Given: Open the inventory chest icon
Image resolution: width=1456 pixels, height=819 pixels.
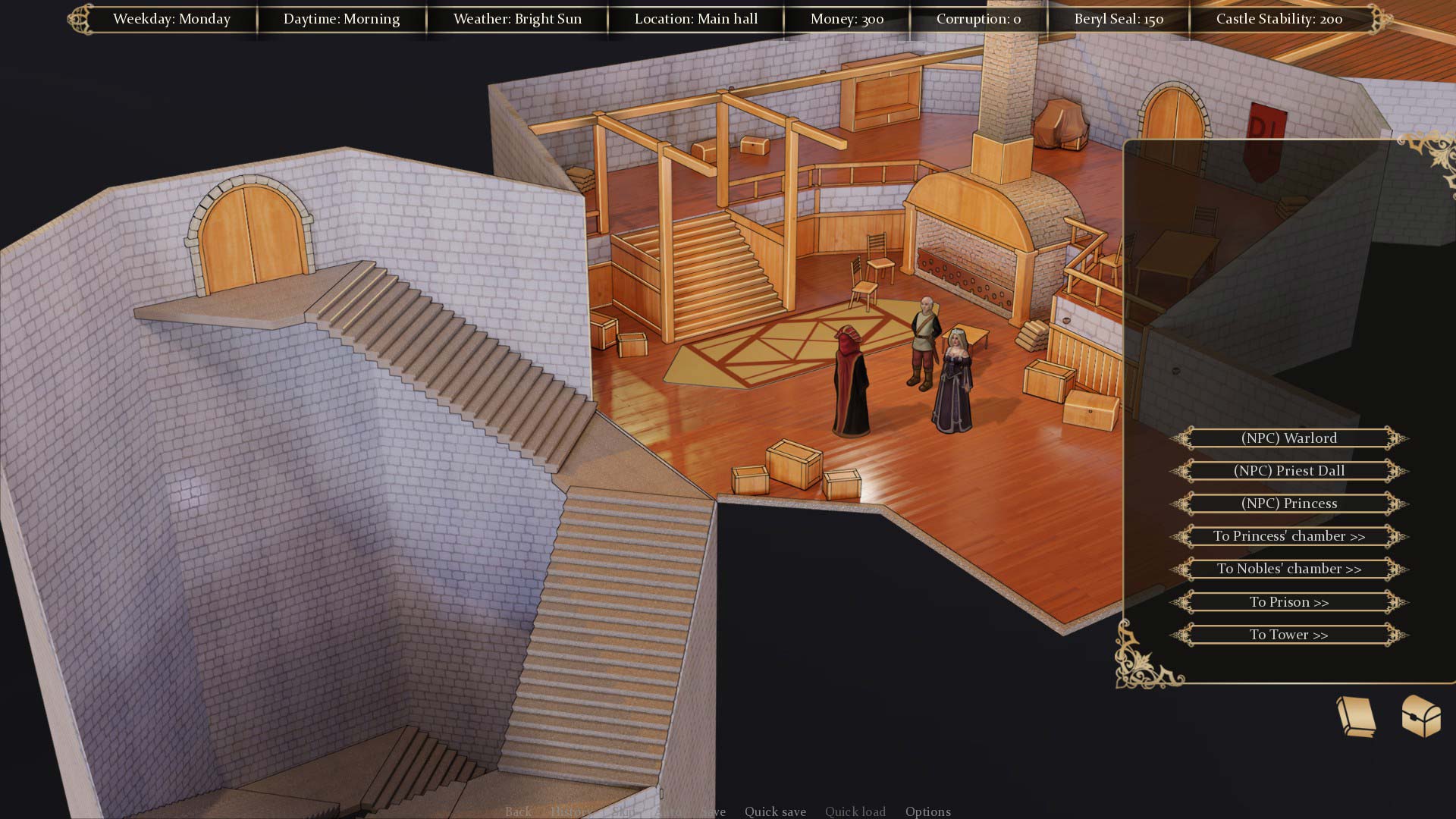Looking at the screenshot, I should click(x=1420, y=716).
